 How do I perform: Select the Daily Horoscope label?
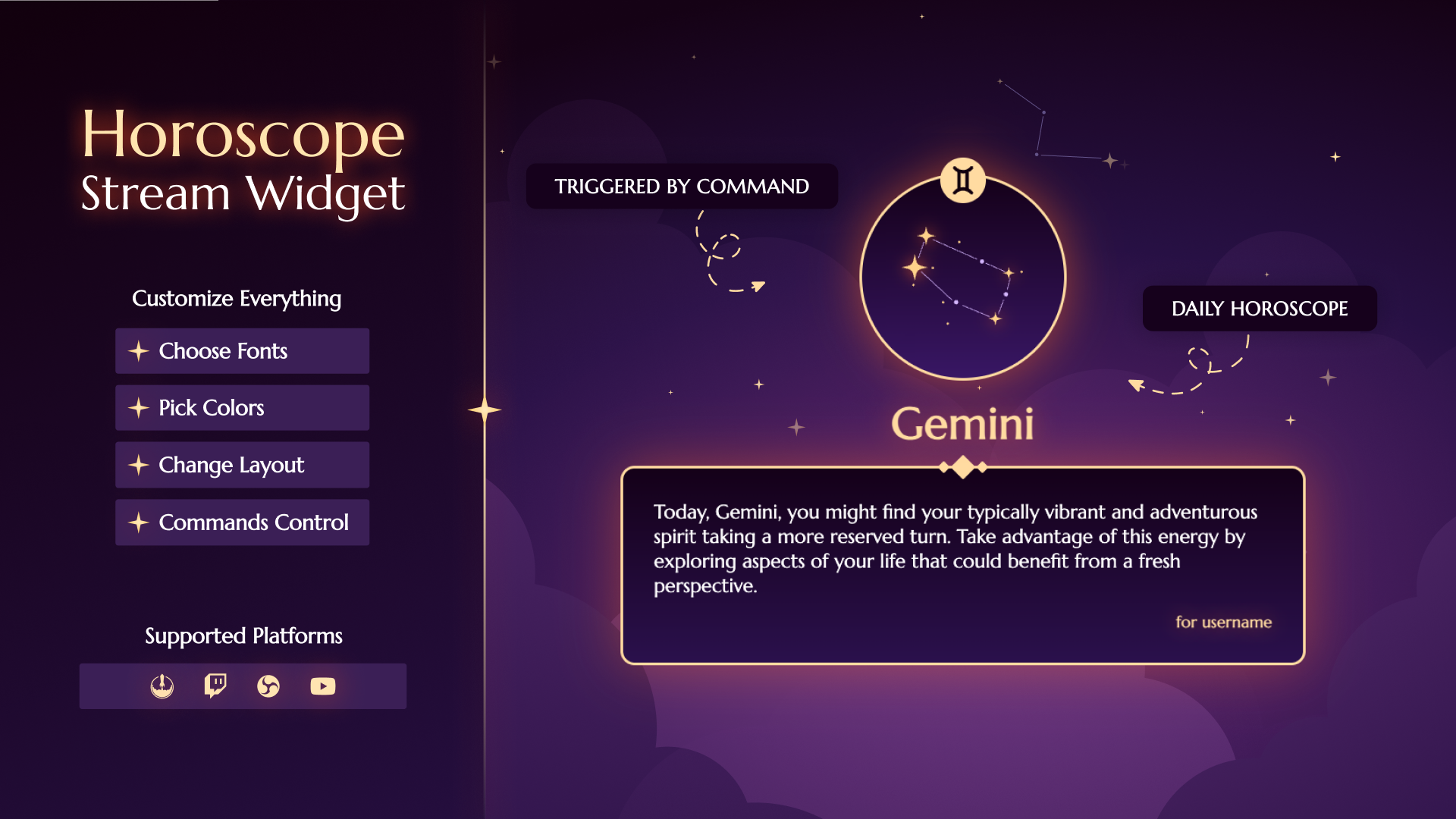(1260, 309)
